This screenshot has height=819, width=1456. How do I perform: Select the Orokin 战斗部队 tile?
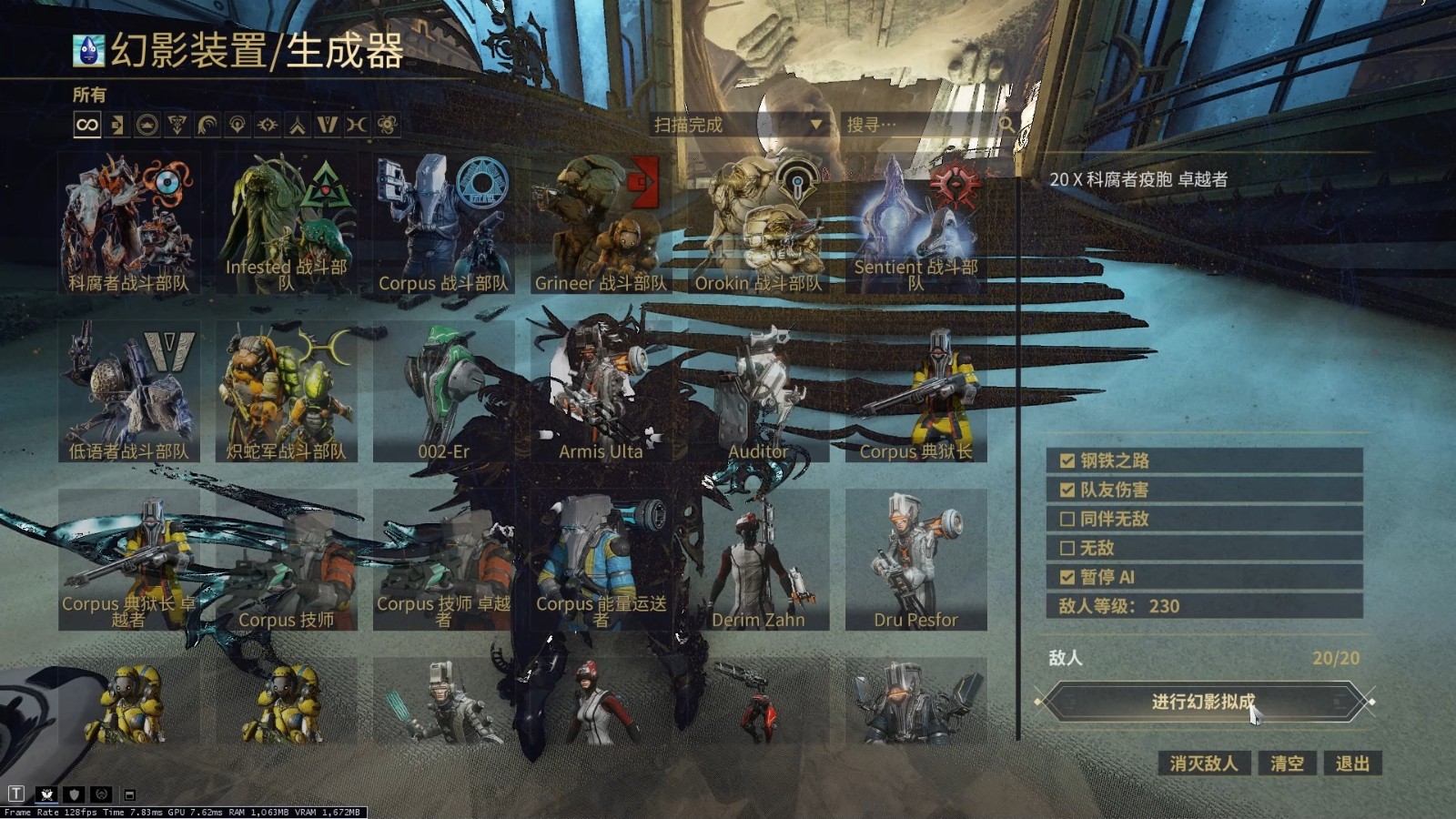pyautogui.click(x=758, y=223)
